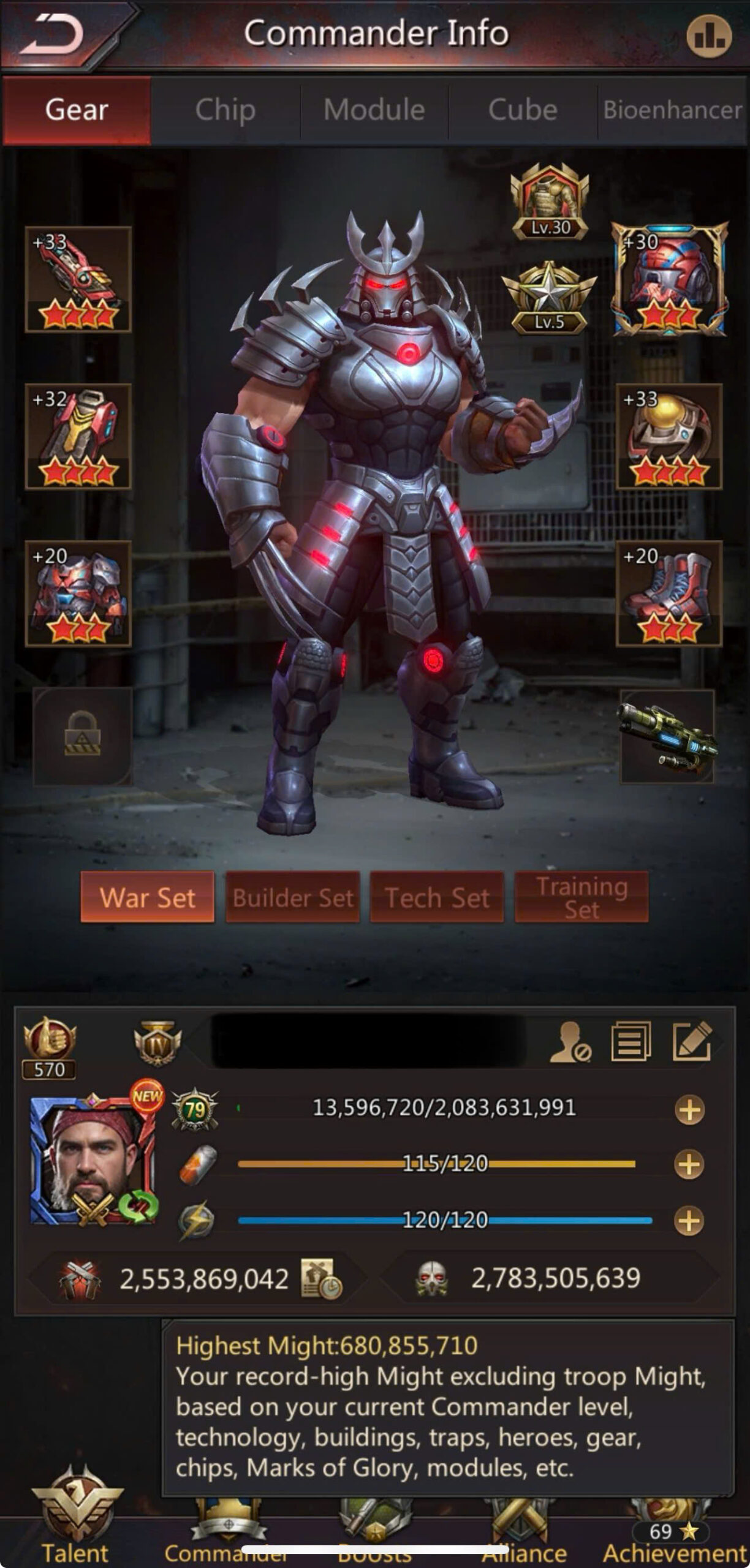Add commander experience with plus button
Image resolution: width=750 pixels, height=1568 pixels.
[689, 1110]
